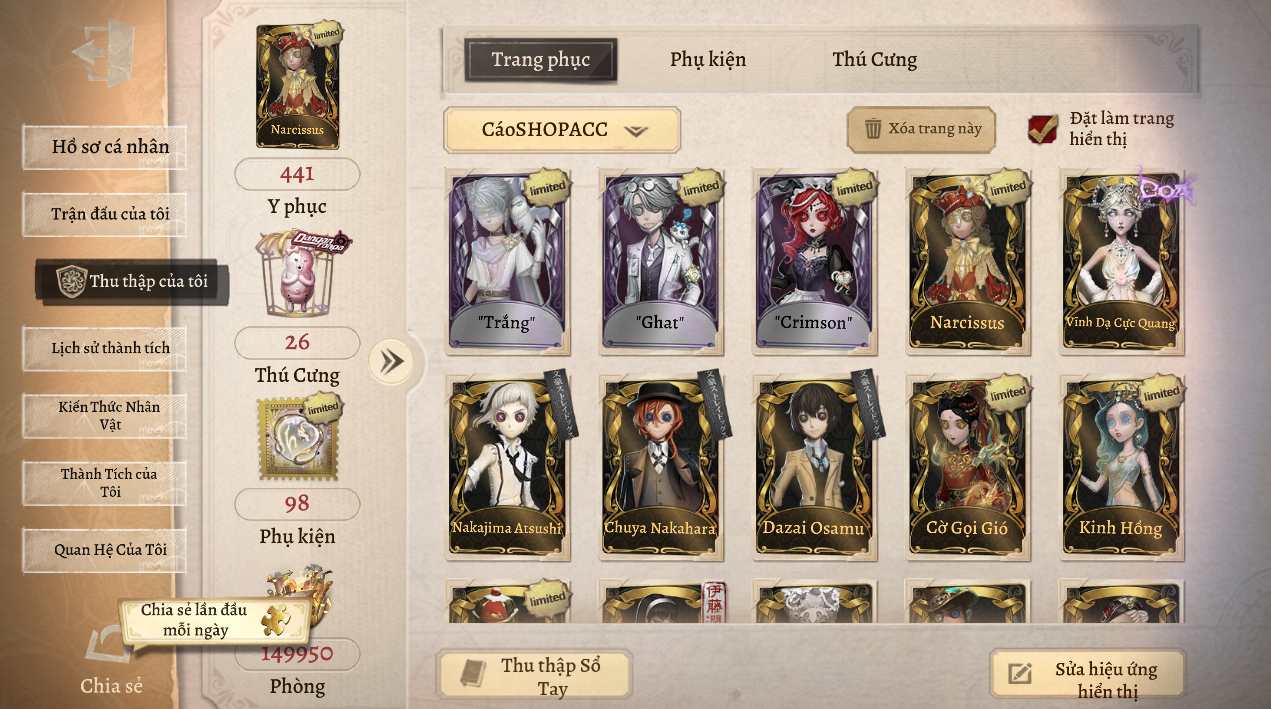Open Thu thập Sổ Tay
This screenshot has width=1271, height=709.
point(535,676)
